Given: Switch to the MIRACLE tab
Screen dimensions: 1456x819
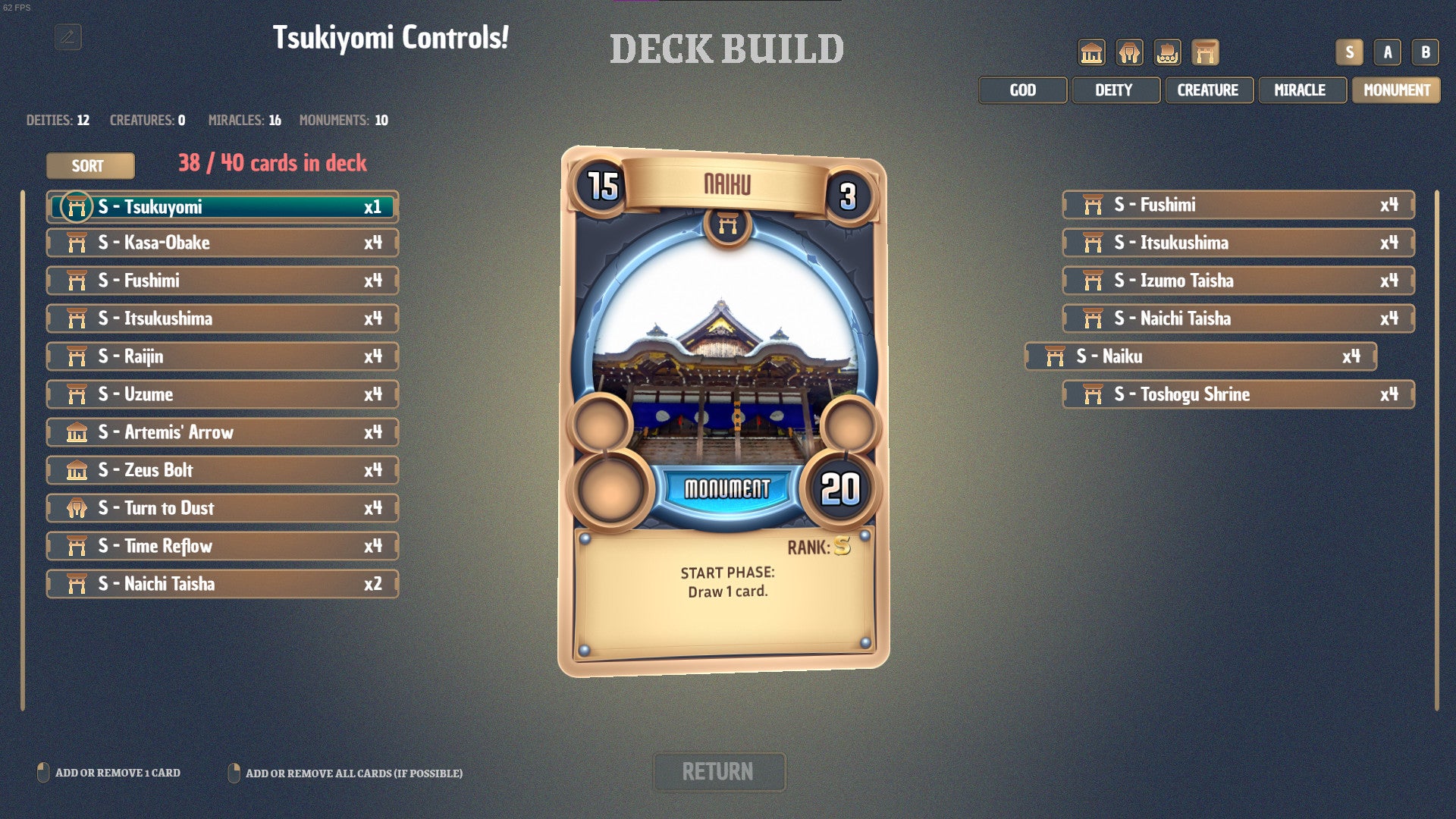Looking at the screenshot, I should 1301,90.
